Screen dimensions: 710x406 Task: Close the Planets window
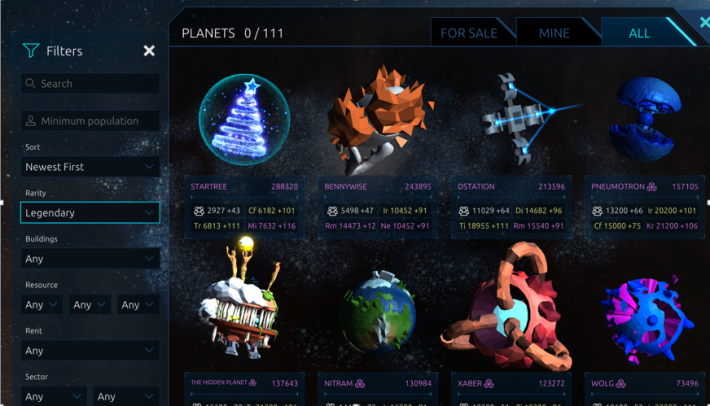[x=704, y=21]
